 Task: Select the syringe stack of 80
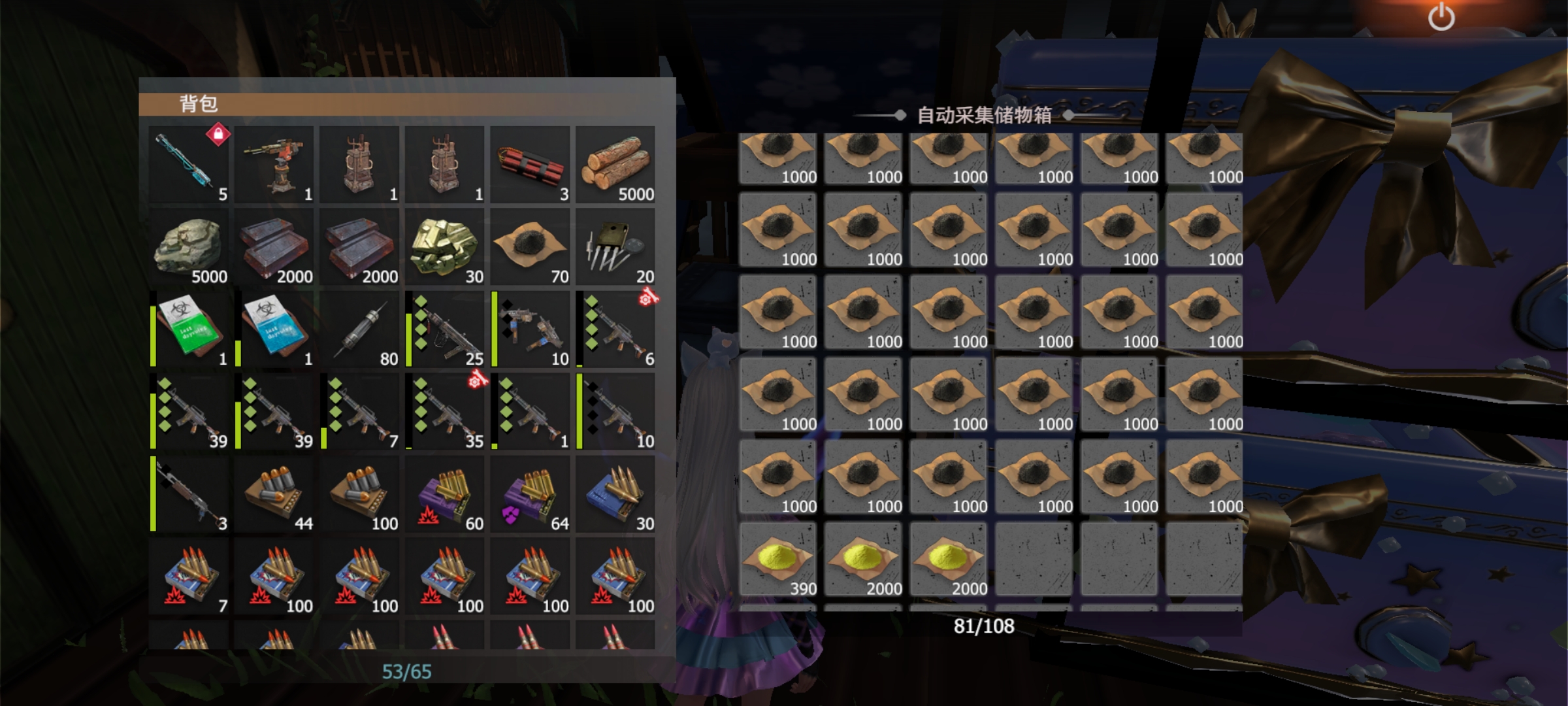(359, 329)
